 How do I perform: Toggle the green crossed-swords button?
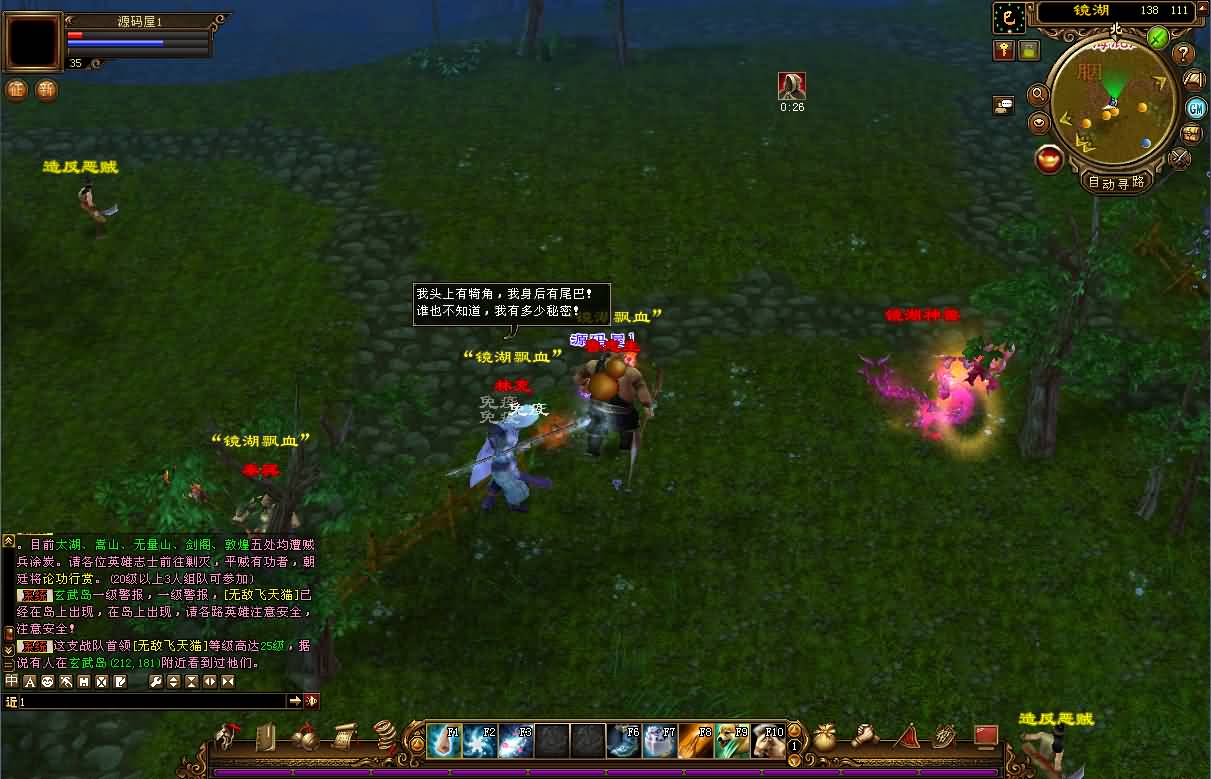1158,38
